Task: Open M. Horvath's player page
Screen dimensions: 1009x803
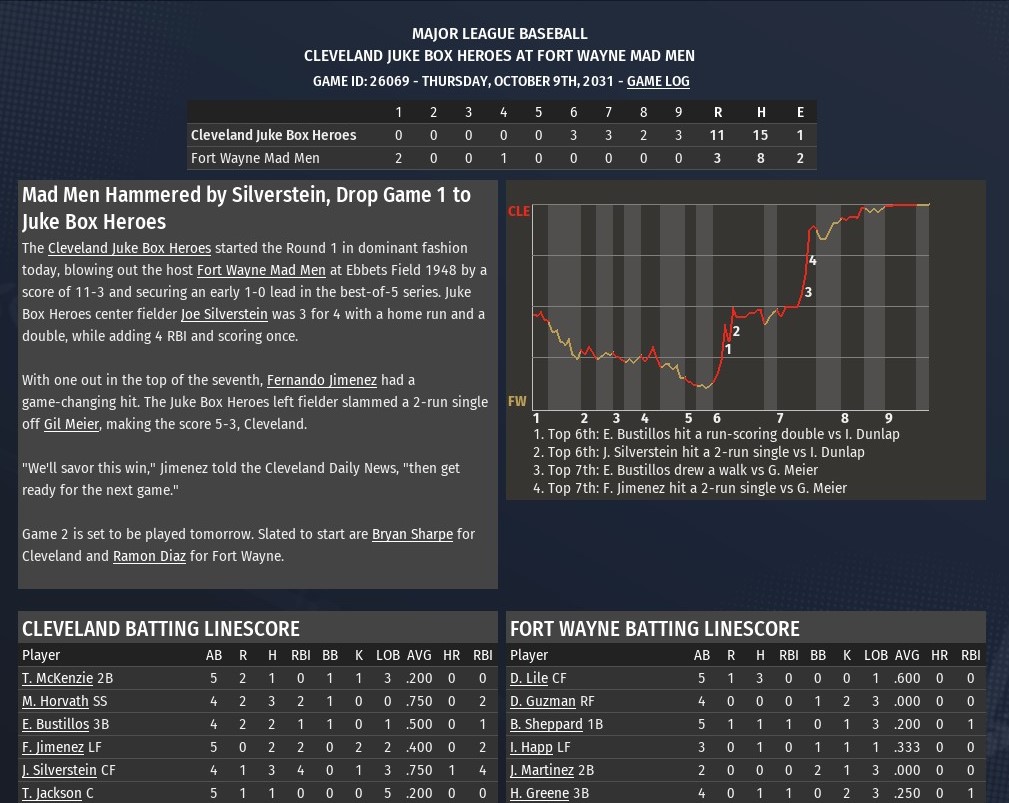Action: (56, 701)
